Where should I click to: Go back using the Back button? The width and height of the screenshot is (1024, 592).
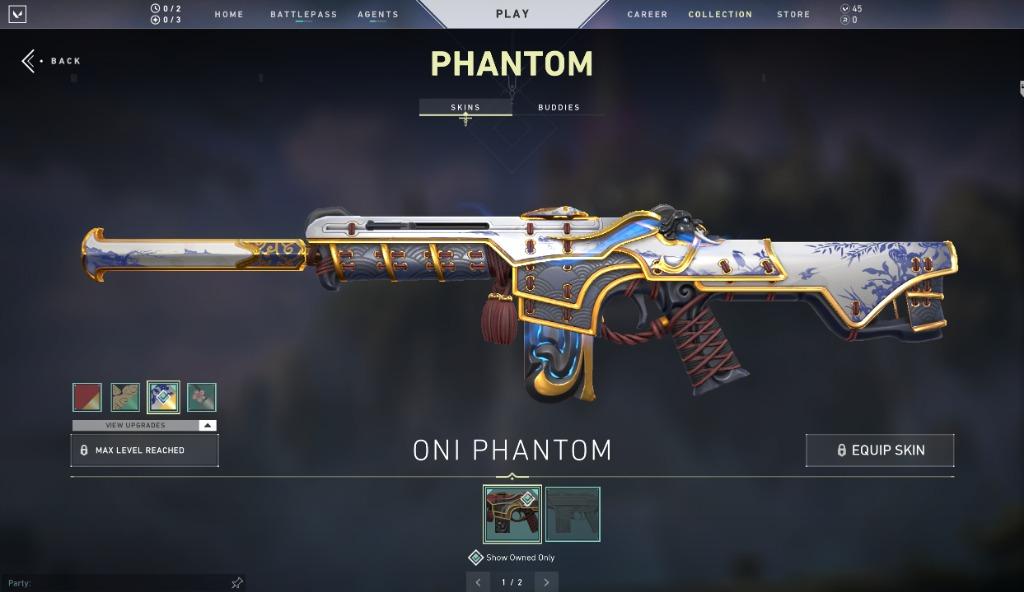click(x=52, y=61)
